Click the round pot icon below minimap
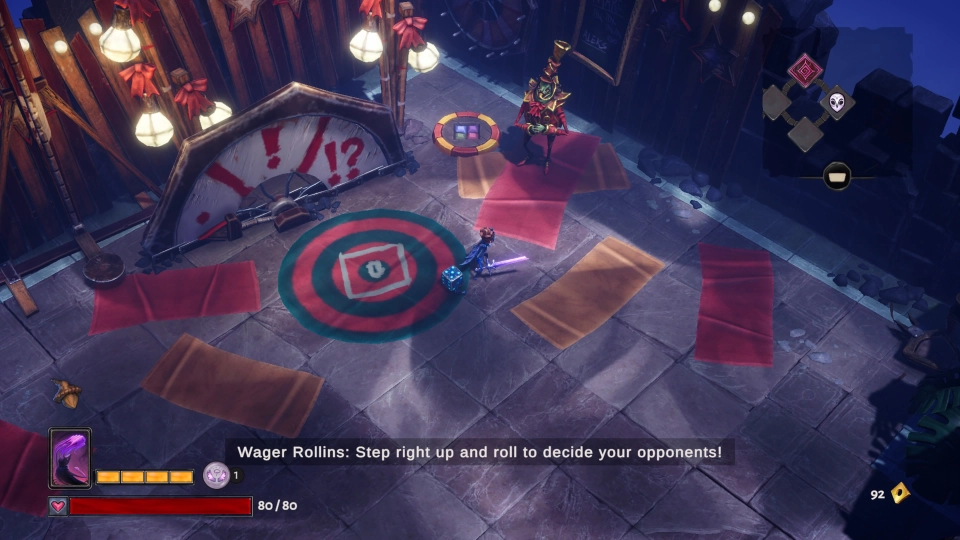Screen dimensions: 960x540 click(837, 177)
